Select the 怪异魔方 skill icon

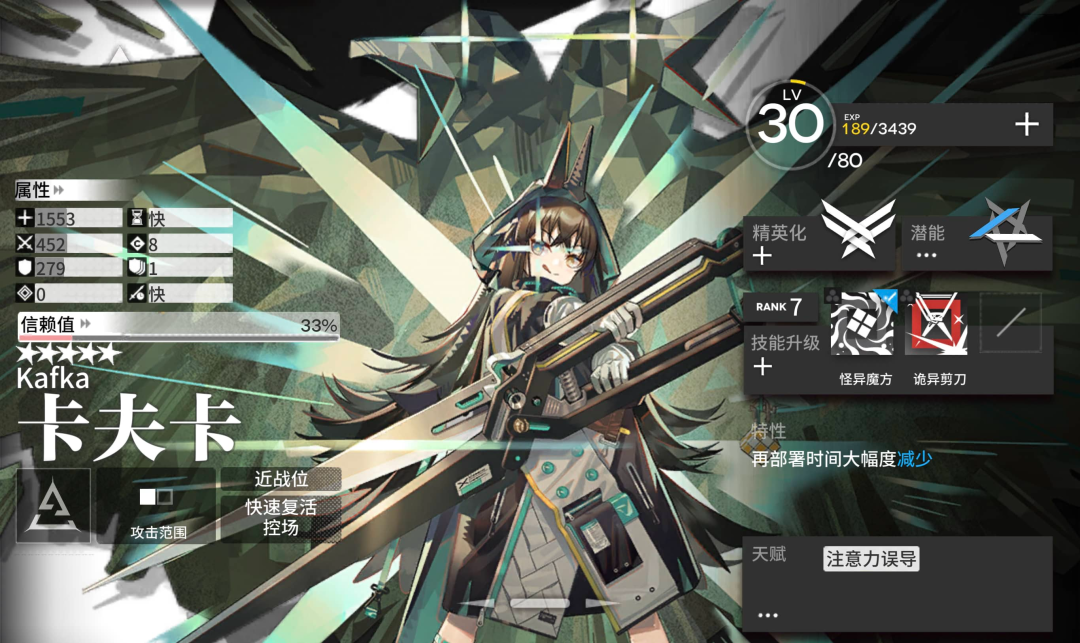coord(862,324)
